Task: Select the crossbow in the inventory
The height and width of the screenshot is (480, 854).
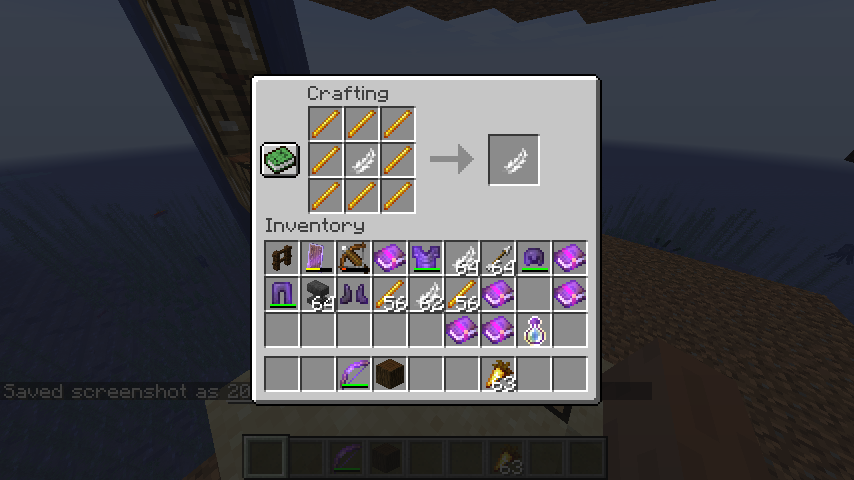Action: 354,259
